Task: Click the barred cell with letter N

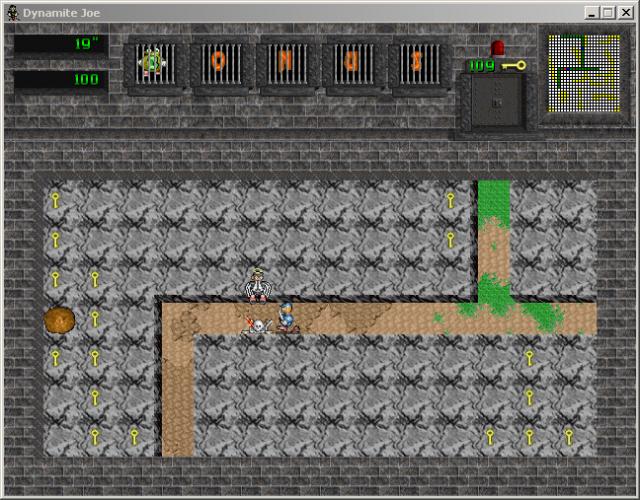Action: coord(286,64)
